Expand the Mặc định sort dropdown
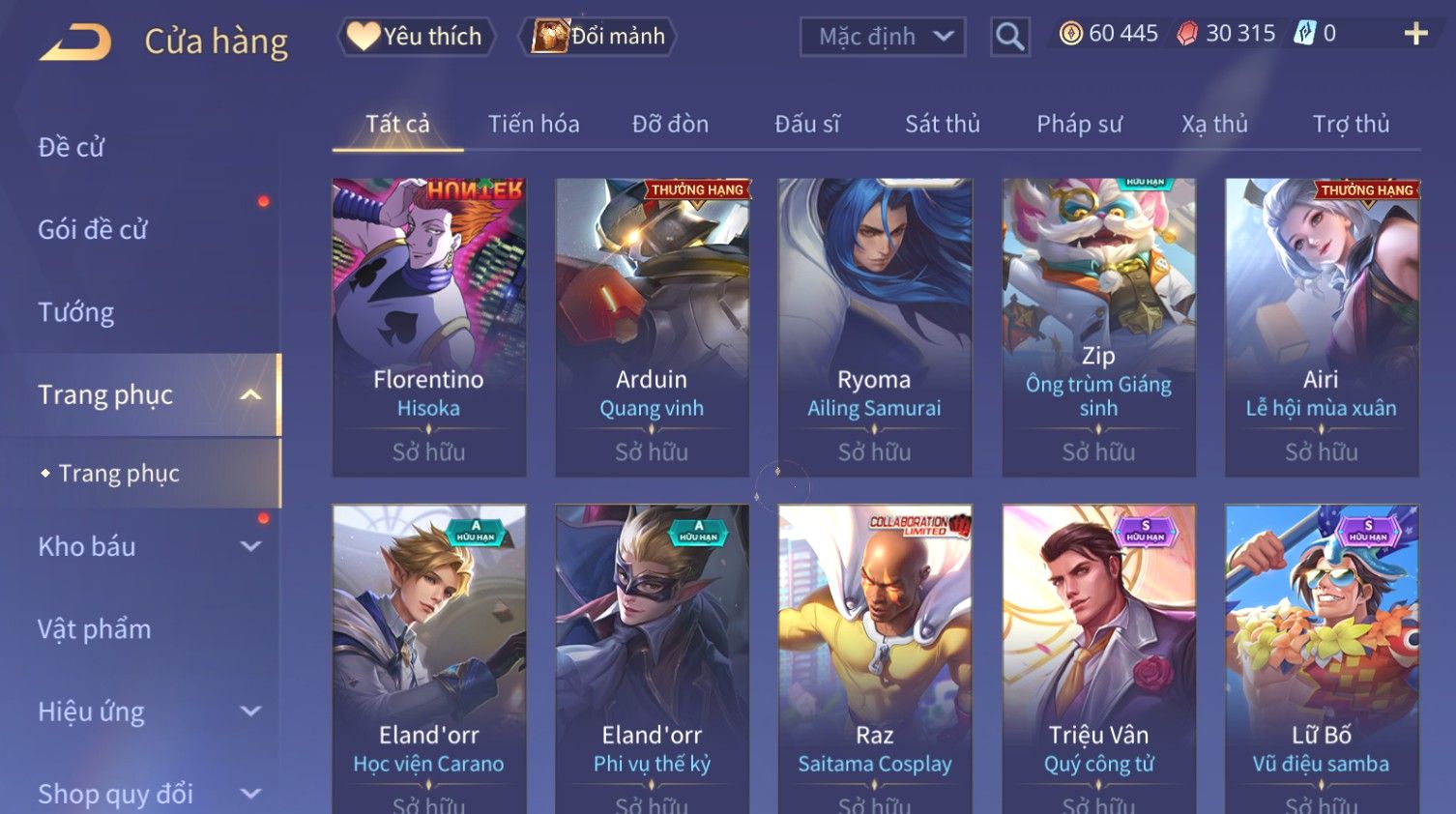 click(882, 37)
